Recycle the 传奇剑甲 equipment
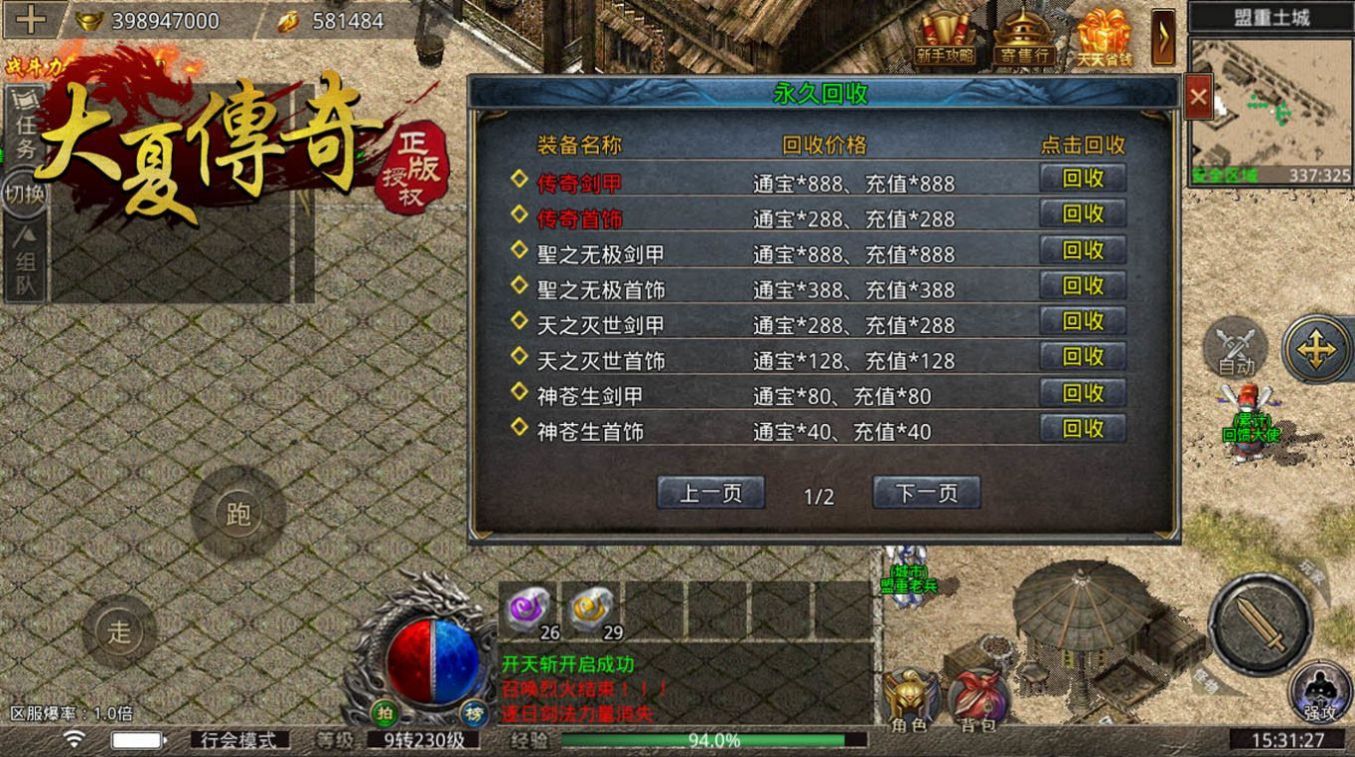The image size is (1355, 757). pyautogui.click(x=1081, y=179)
